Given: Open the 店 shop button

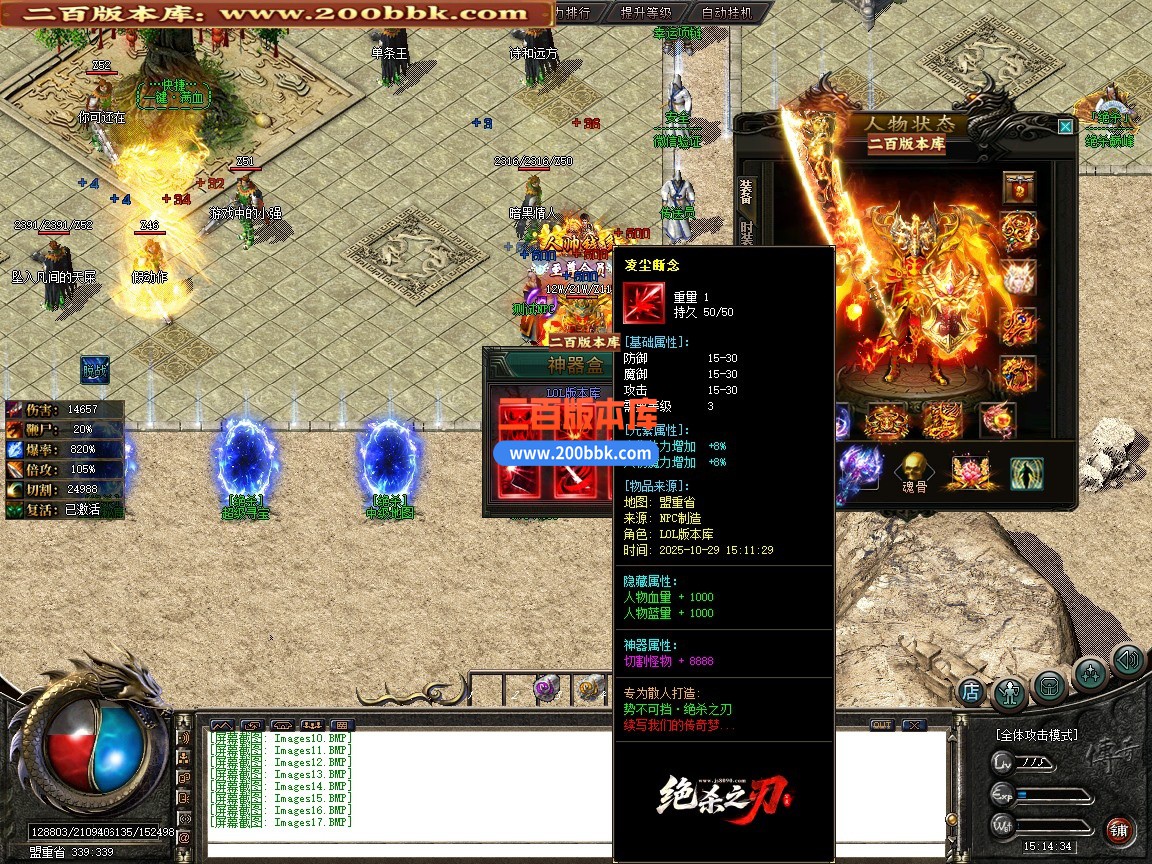Looking at the screenshot, I should click(x=970, y=690).
